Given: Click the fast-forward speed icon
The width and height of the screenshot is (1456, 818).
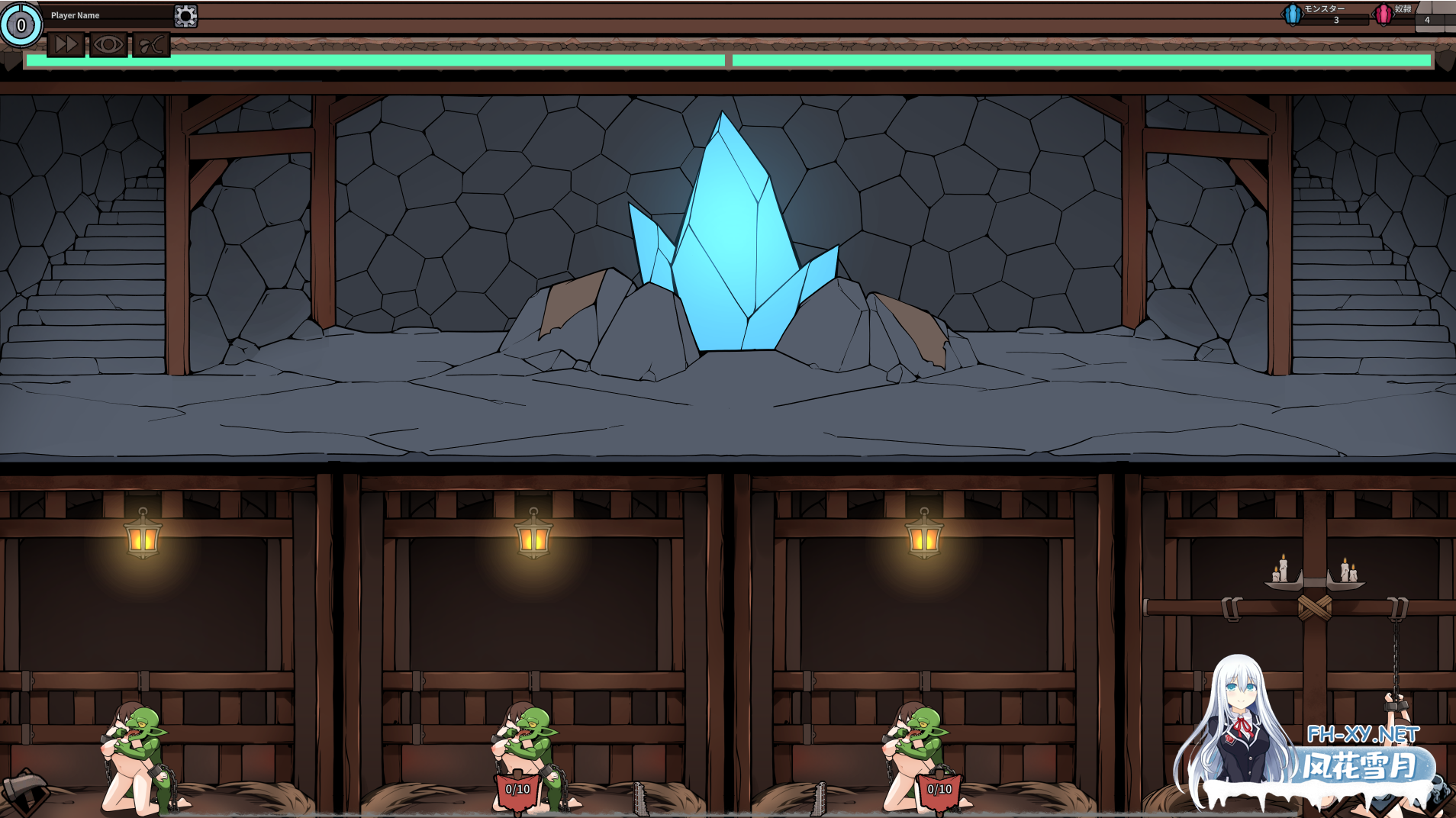Looking at the screenshot, I should [65, 44].
